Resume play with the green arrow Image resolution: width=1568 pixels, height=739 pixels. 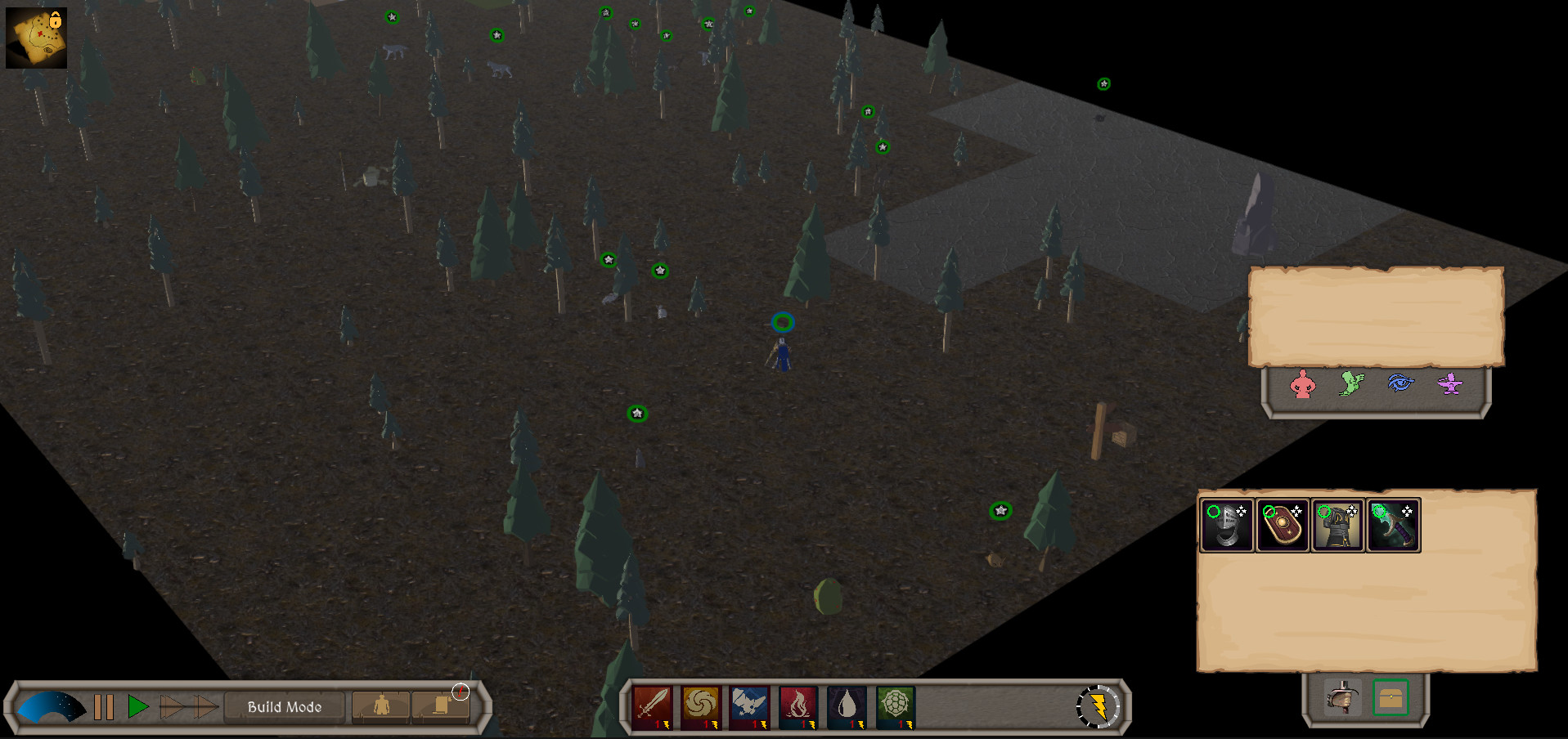(x=137, y=706)
